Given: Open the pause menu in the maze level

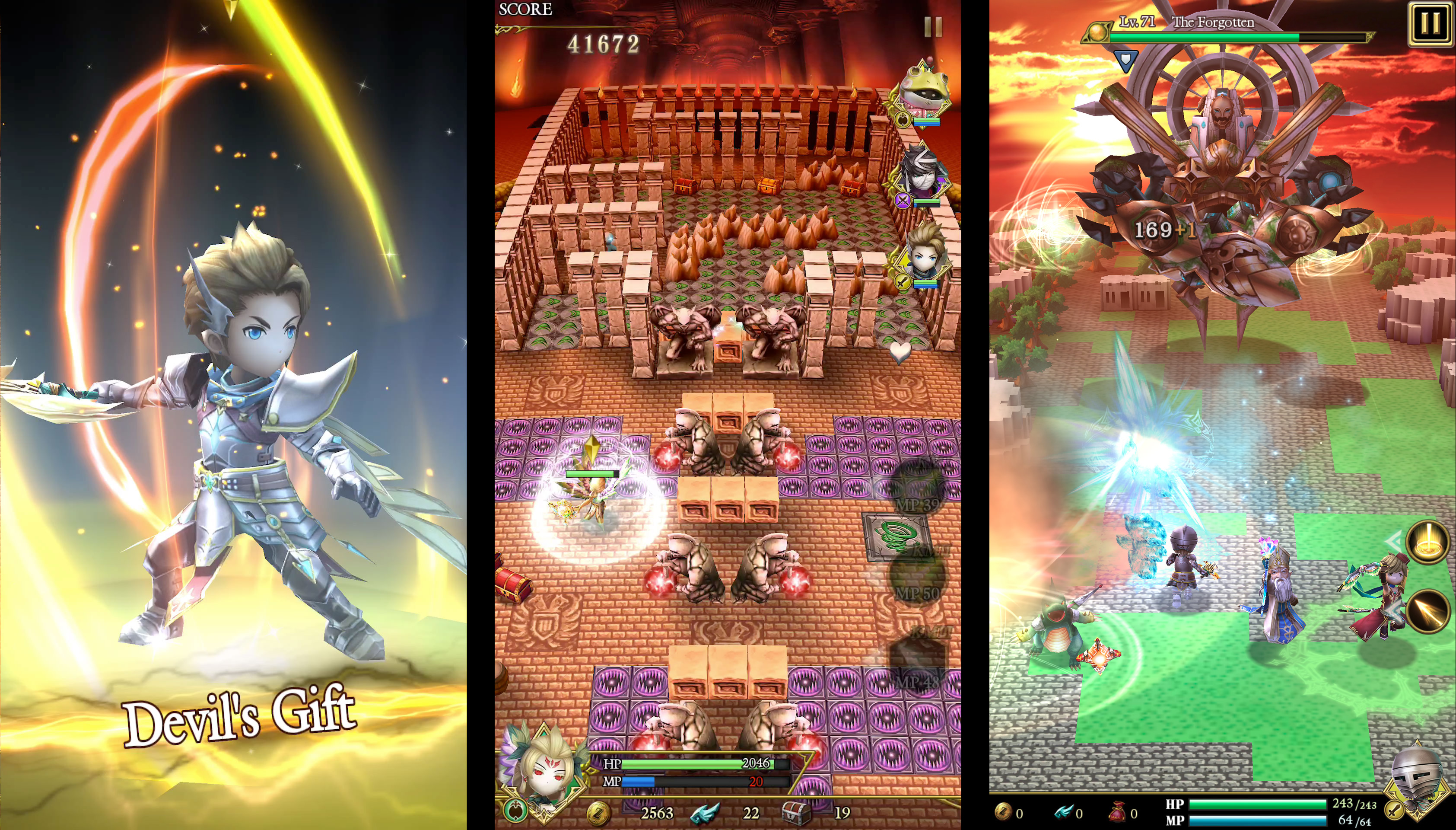Looking at the screenshot, I should tap(934, 27).
